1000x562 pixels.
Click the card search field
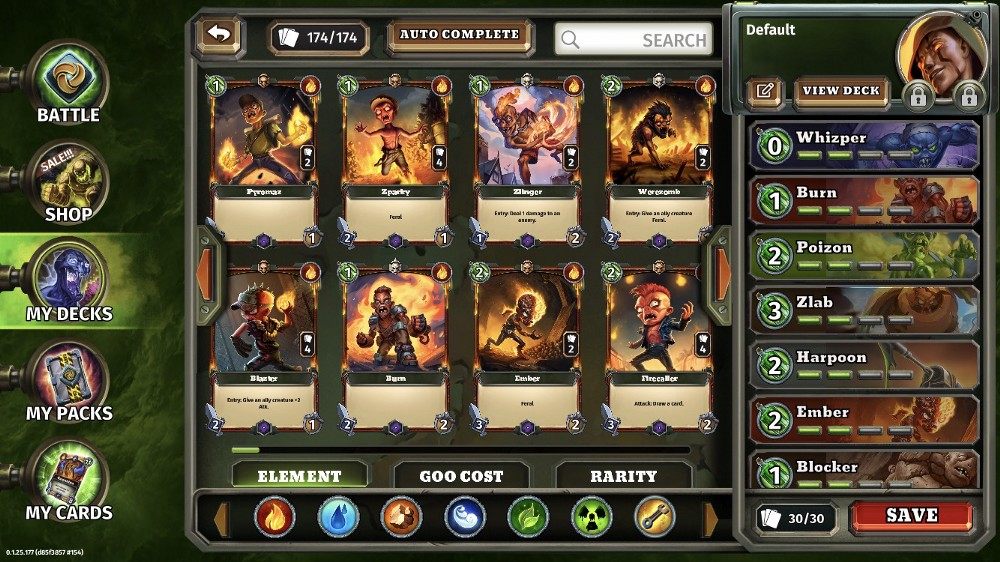(x=634, y=40)
